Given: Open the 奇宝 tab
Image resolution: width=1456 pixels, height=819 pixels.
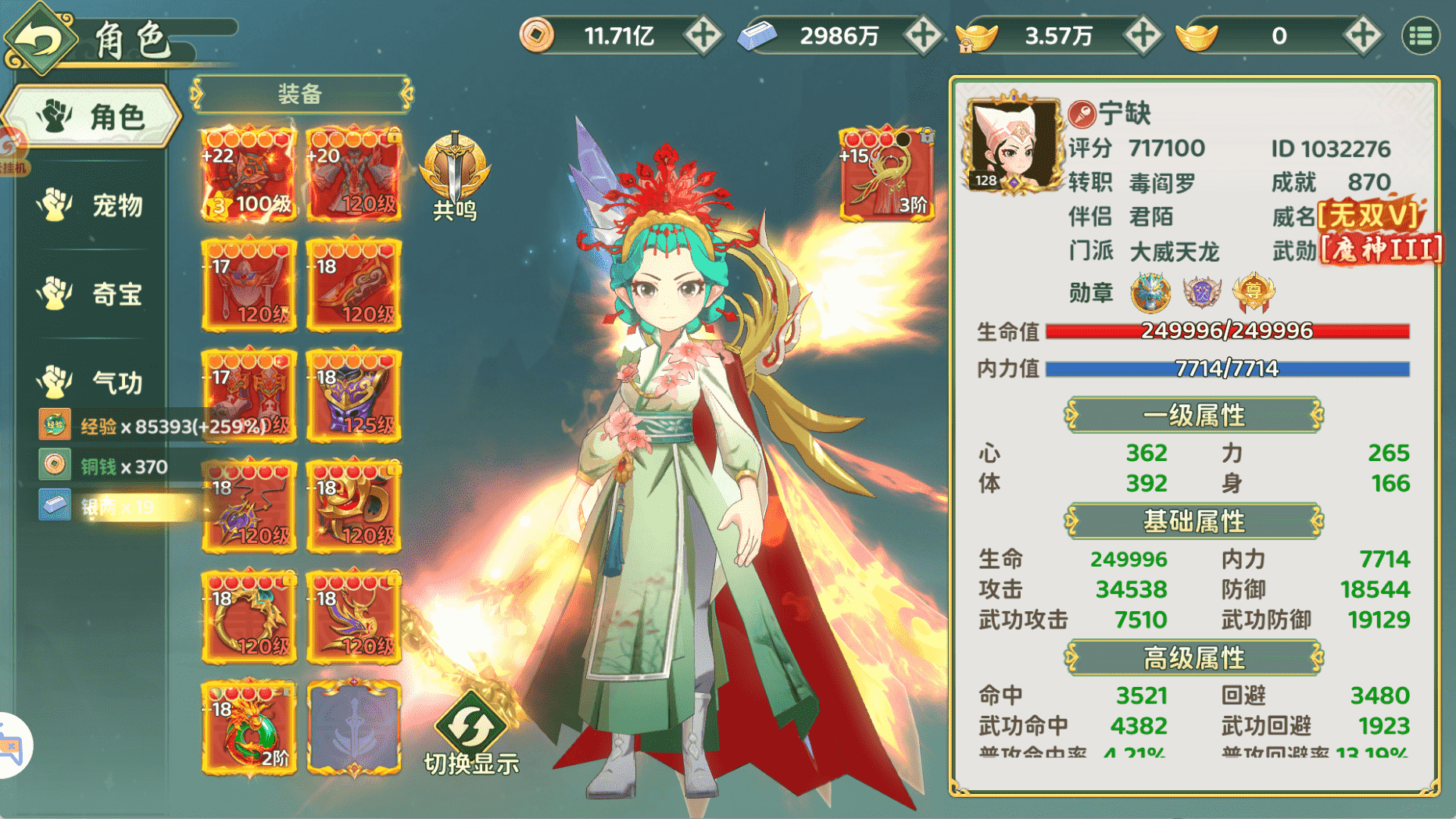Looking at the screenshot, I should pyautogui.click(x=92, y=294).
